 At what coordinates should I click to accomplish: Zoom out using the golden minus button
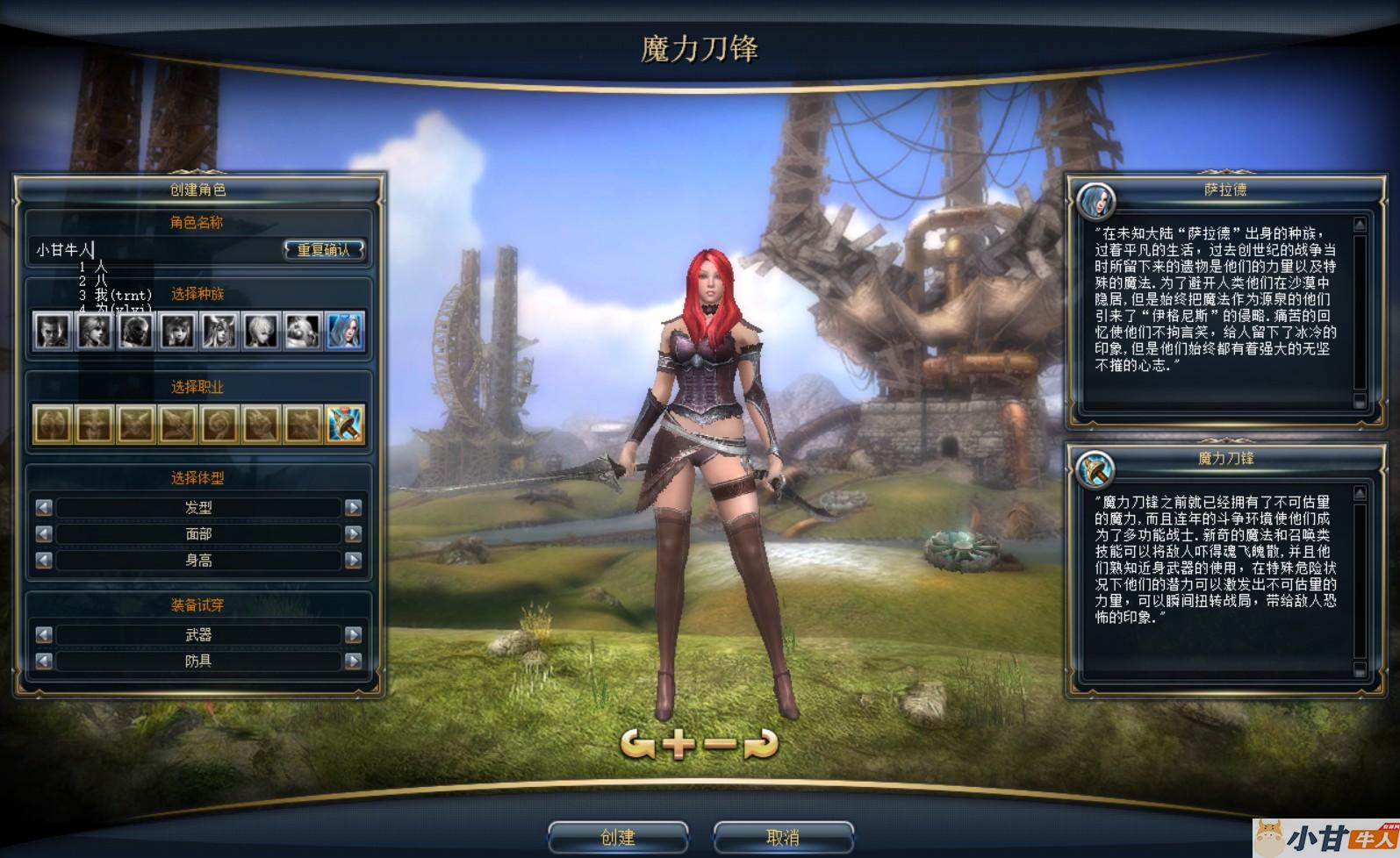[721, 744]
